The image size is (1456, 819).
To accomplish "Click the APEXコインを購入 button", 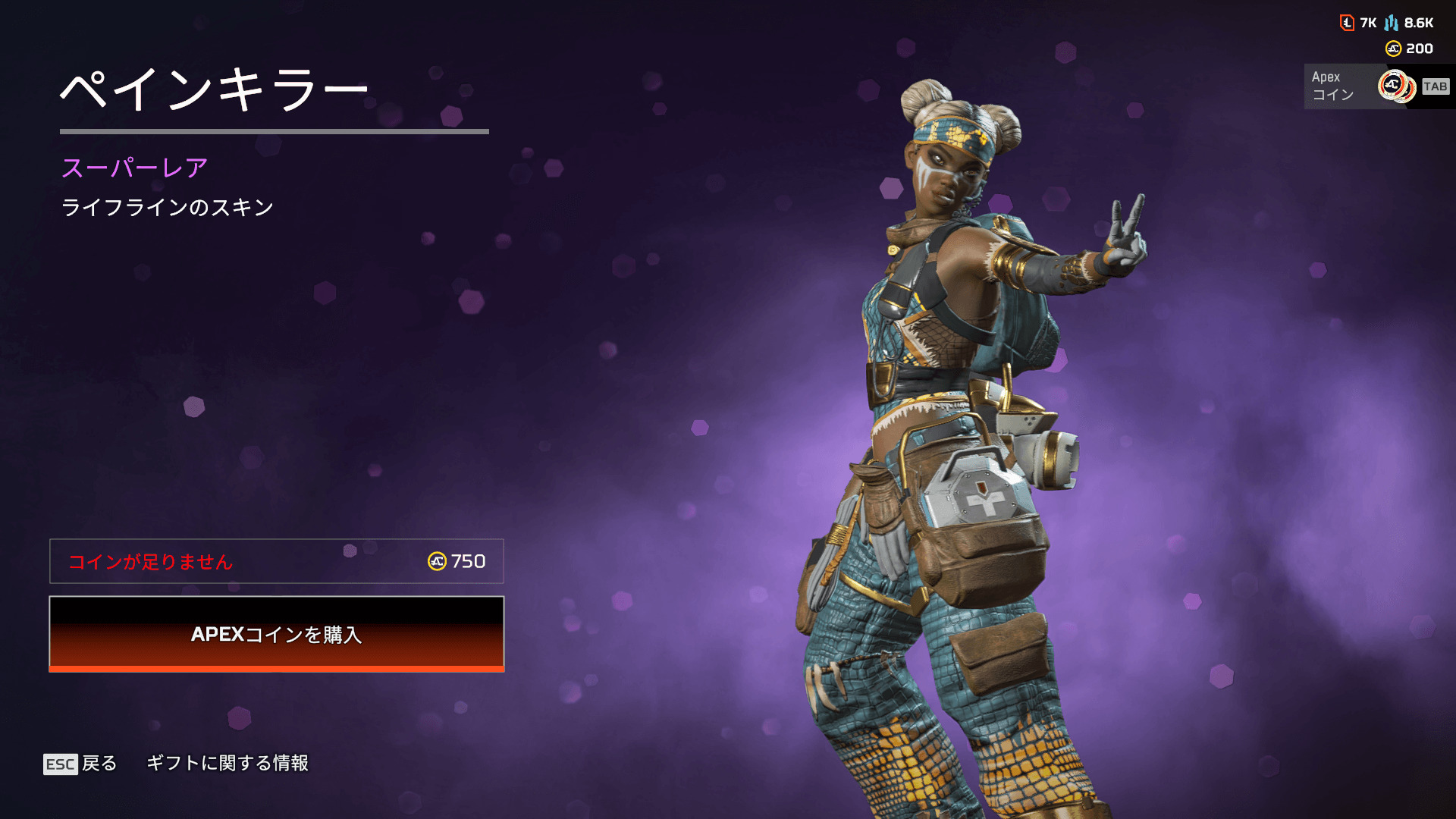I will point(276,634).
